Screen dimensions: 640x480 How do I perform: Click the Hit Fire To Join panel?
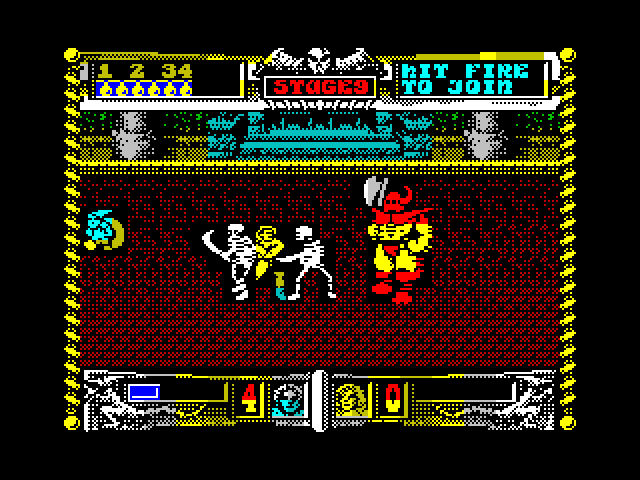pos(472,79)
